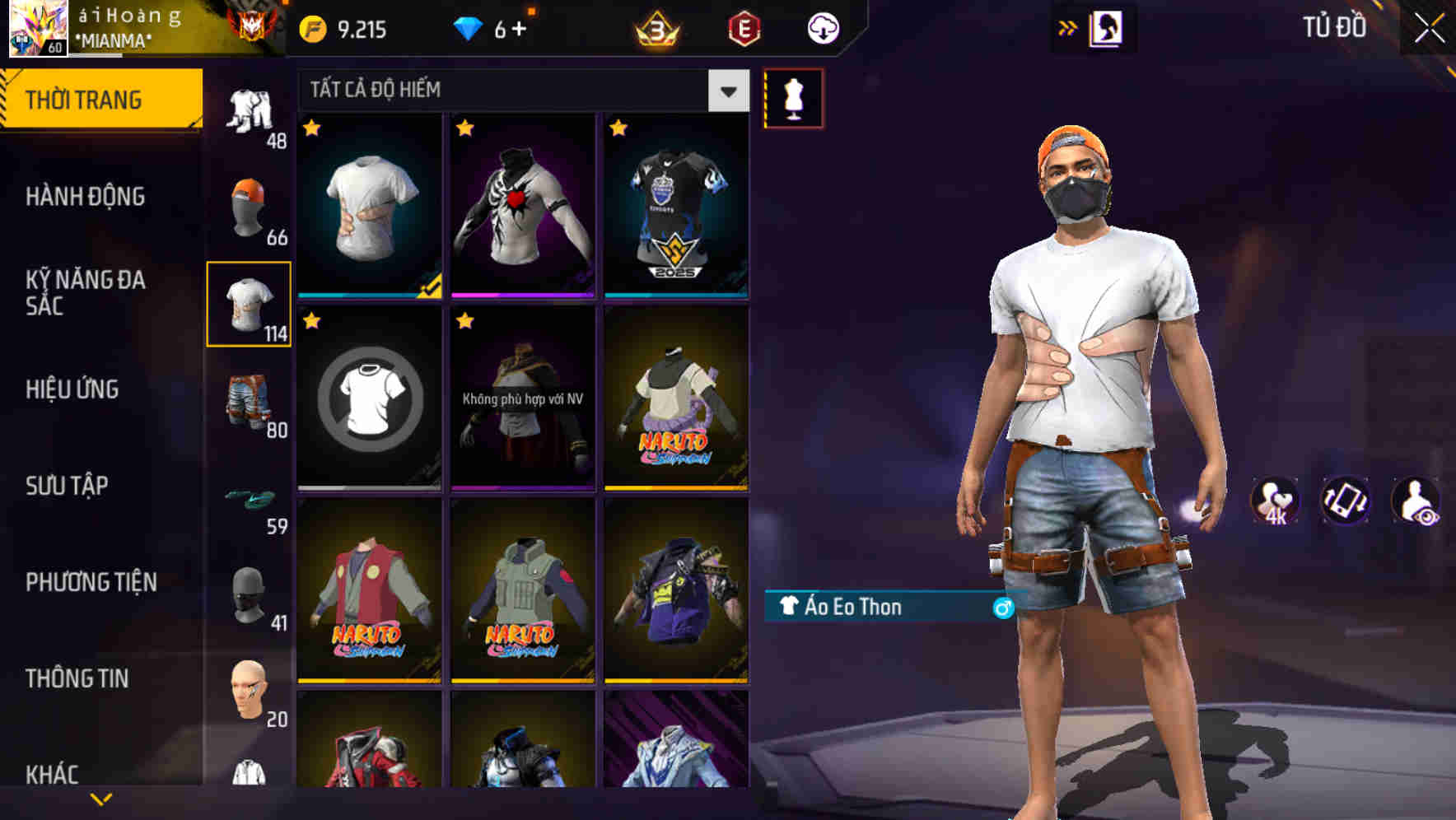The image size is (1456, 820).
Task: Click the mannequin outfit preset icon
Action: pos(793,97)
